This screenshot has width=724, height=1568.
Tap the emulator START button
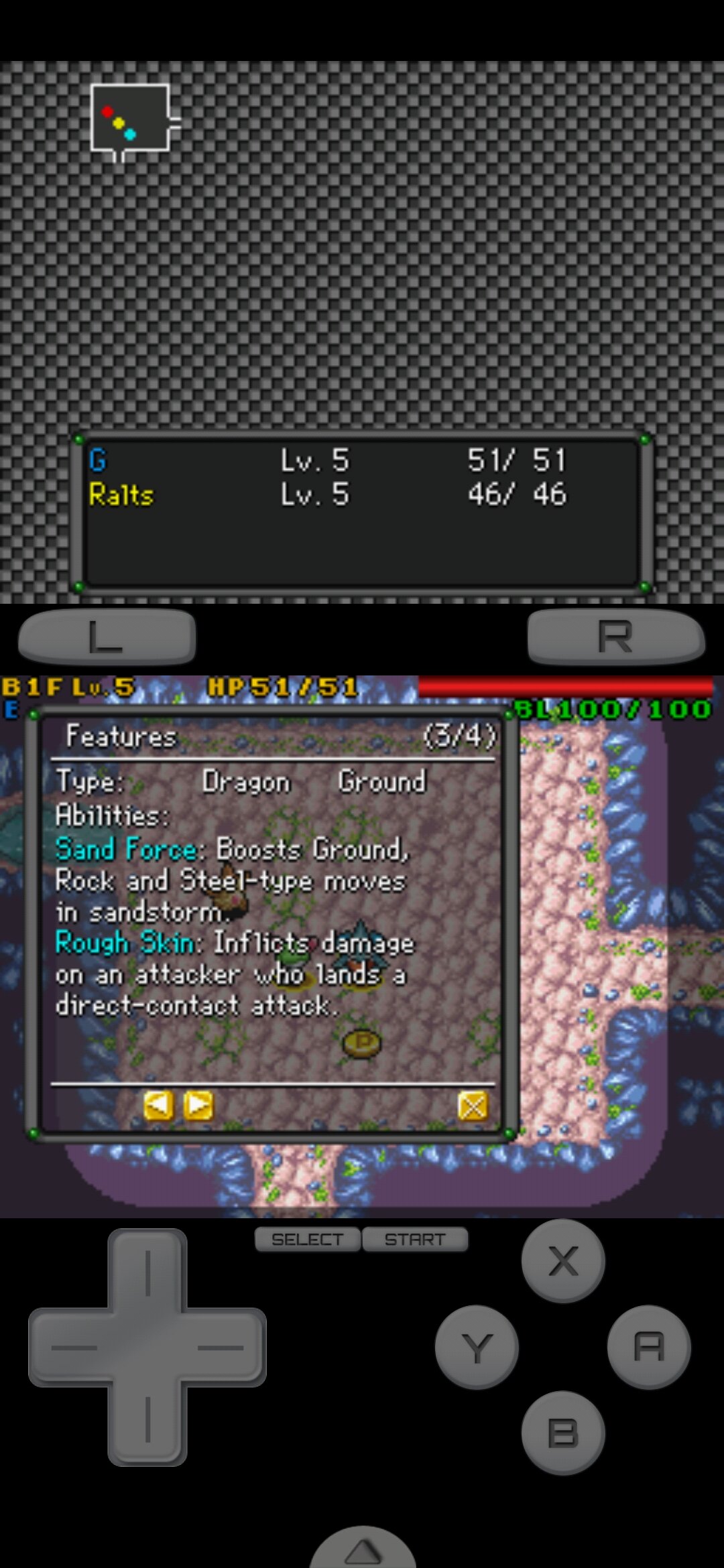click(414, 1240)
